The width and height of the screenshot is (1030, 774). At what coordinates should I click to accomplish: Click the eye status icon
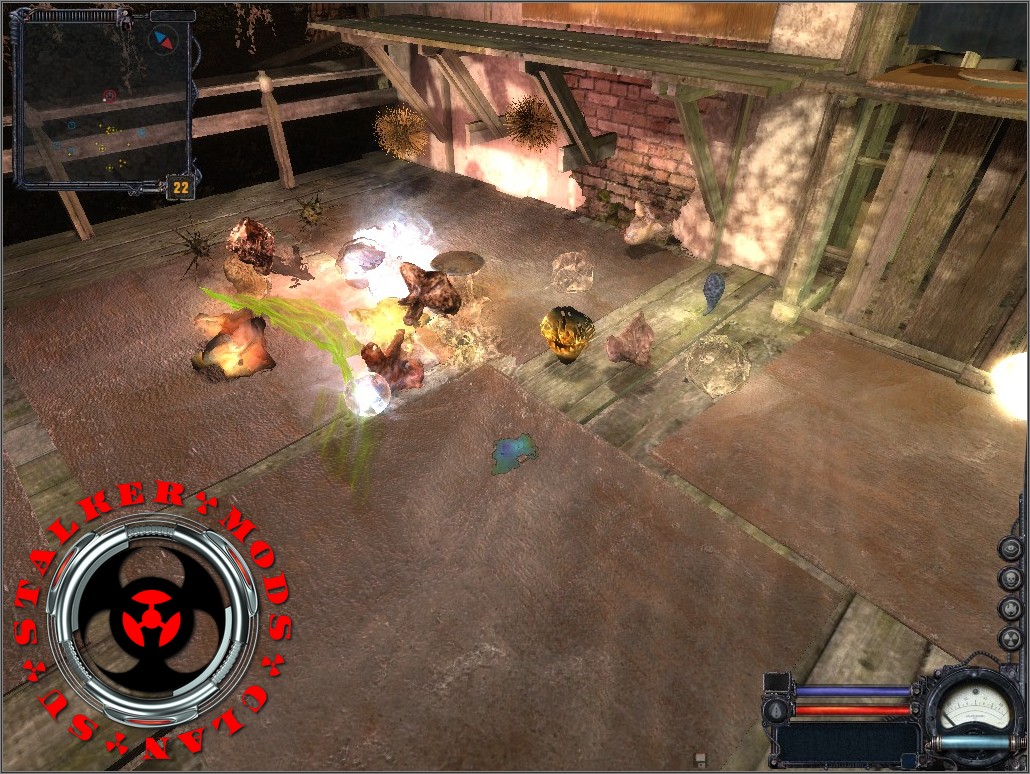click(x=1010, y=548)
